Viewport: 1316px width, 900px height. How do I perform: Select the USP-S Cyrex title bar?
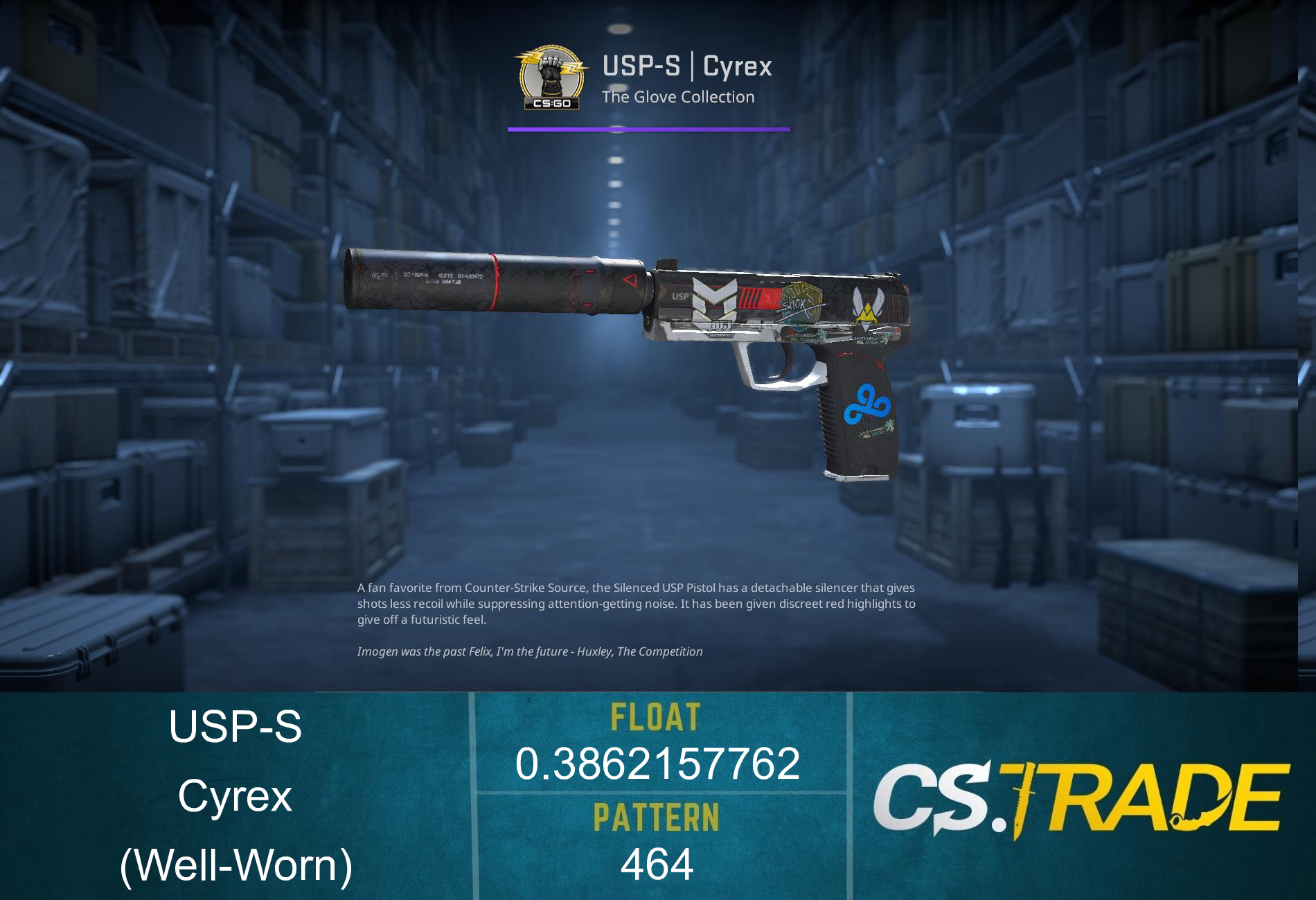click(x=686, y=66)
